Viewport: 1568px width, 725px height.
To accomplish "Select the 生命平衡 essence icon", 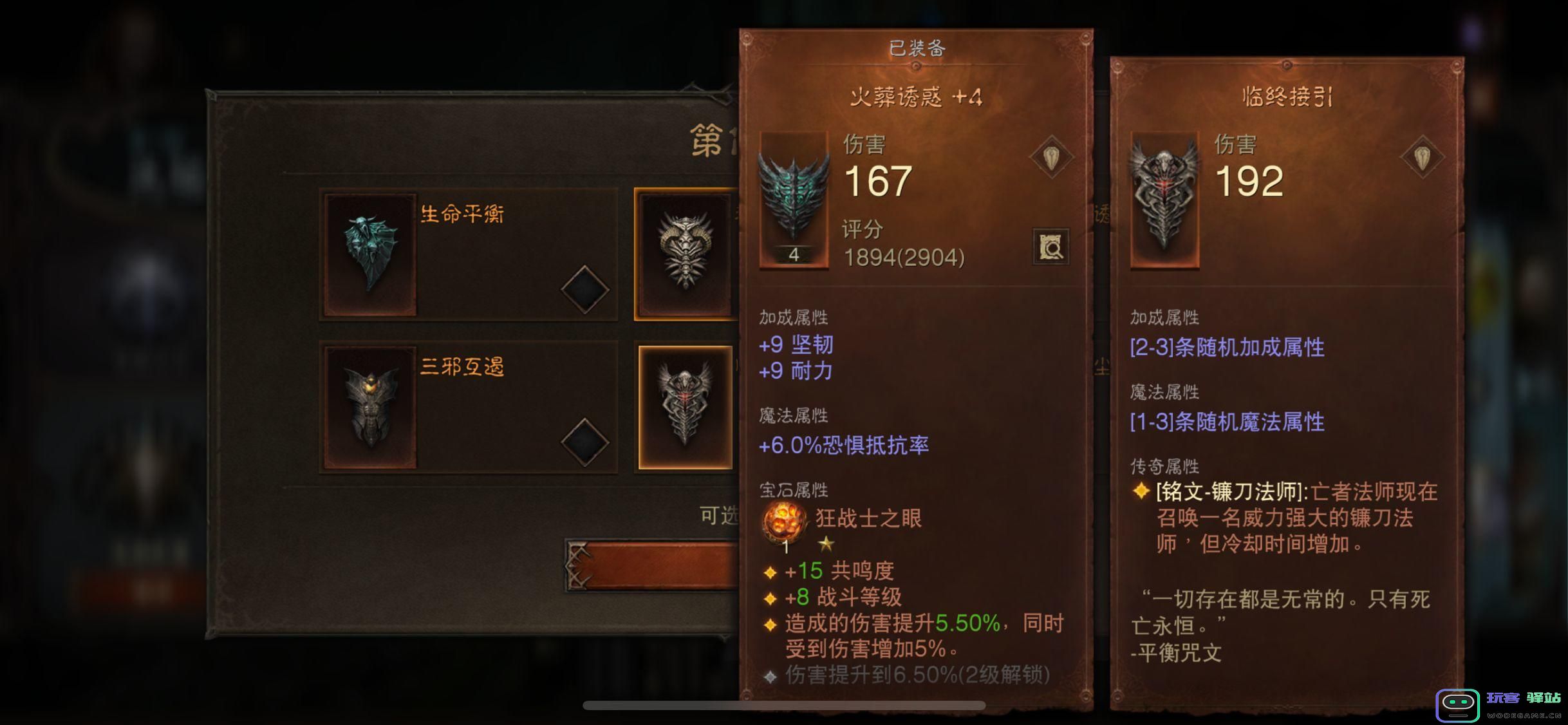I will pos(369,254).
